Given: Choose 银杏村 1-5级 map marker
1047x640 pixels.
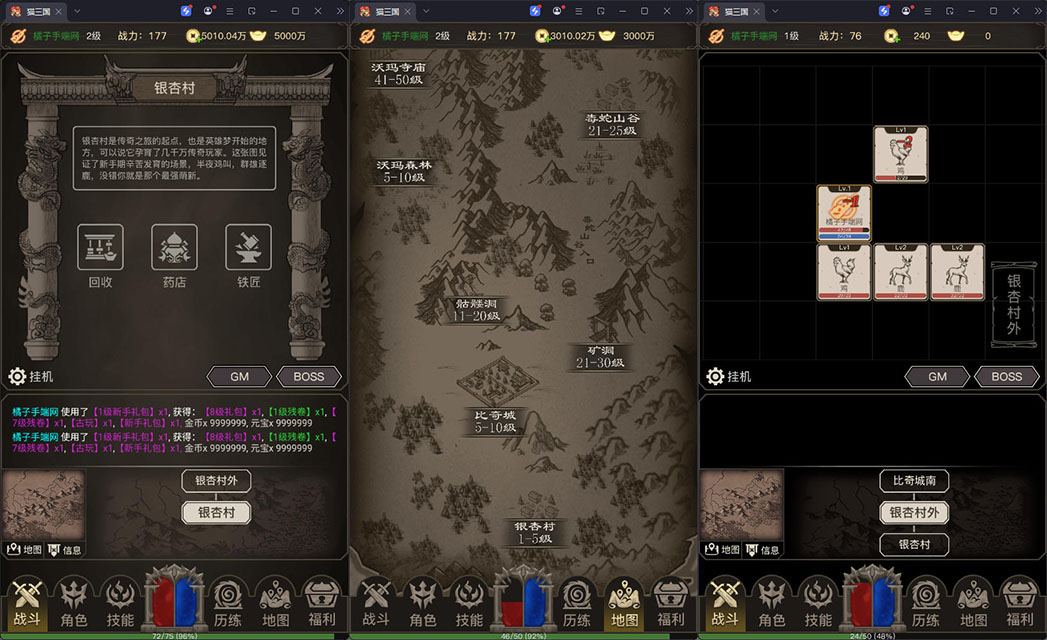Looking at the screenshot, I should pyautogui.click(x=535, y=532).
